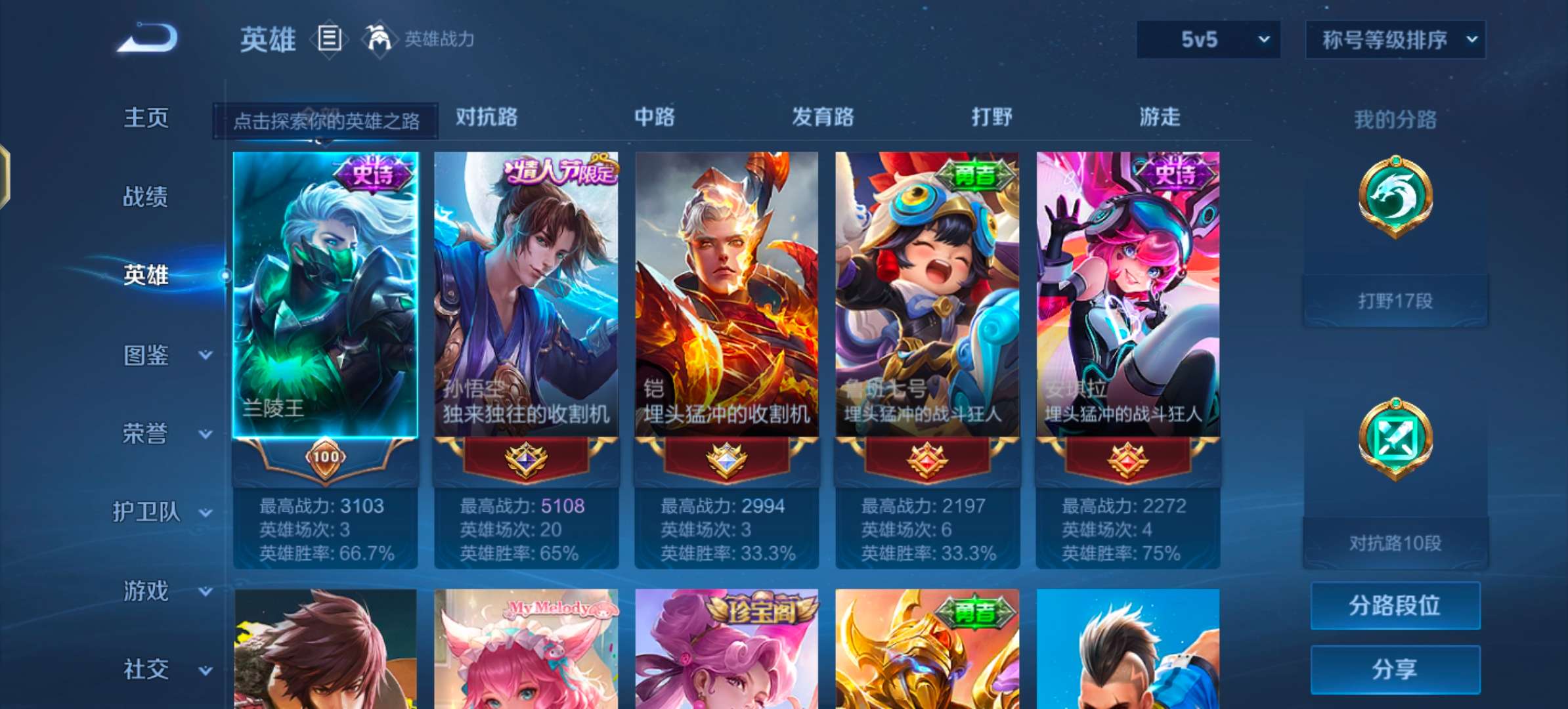Screen dimensions: 1568x709
Task: Click the game logo in the top-left corner
Action: pos(144,37)
